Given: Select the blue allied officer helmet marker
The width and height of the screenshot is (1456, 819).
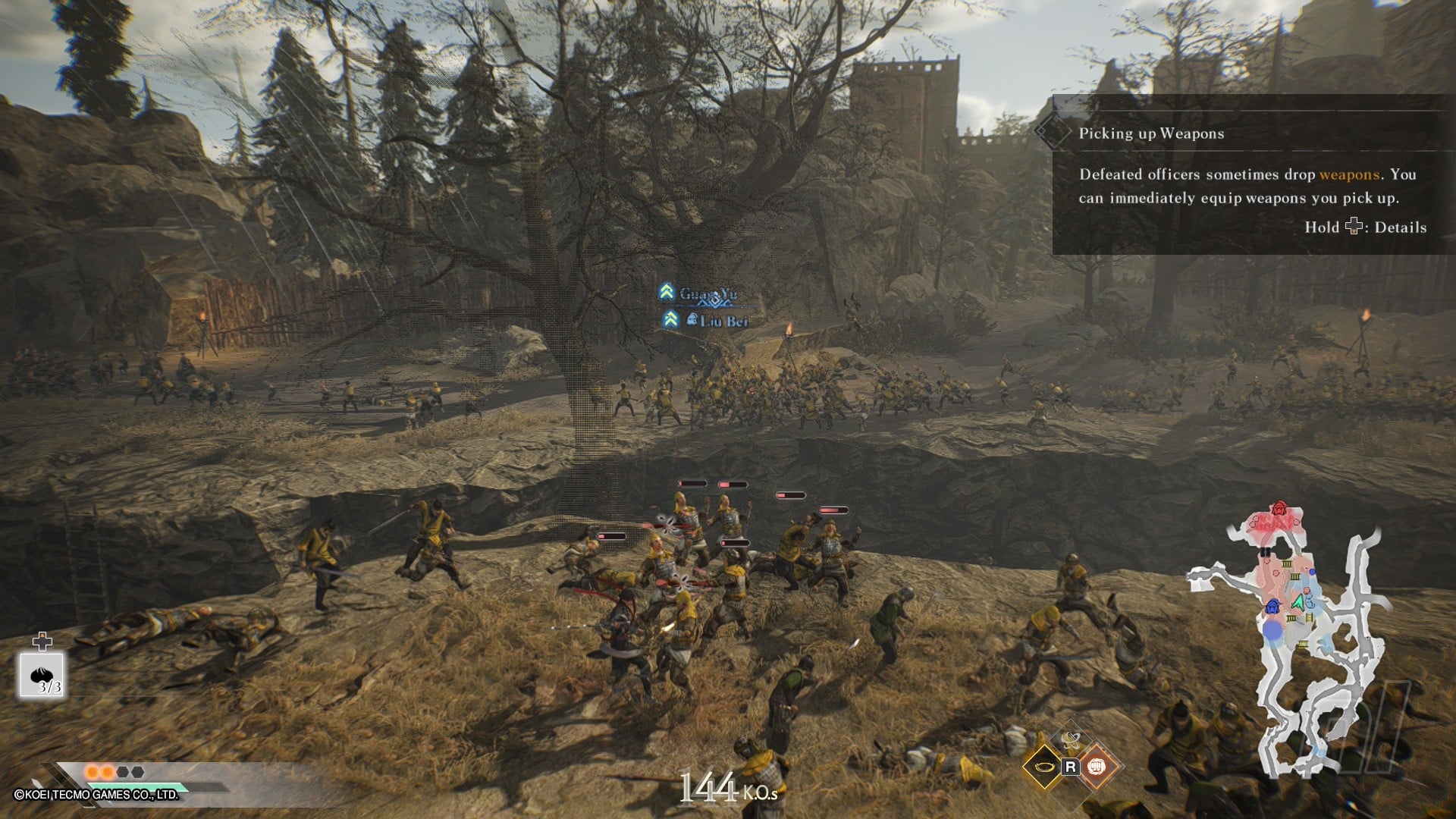Looking at the screenshot, I should (1272, 607).
